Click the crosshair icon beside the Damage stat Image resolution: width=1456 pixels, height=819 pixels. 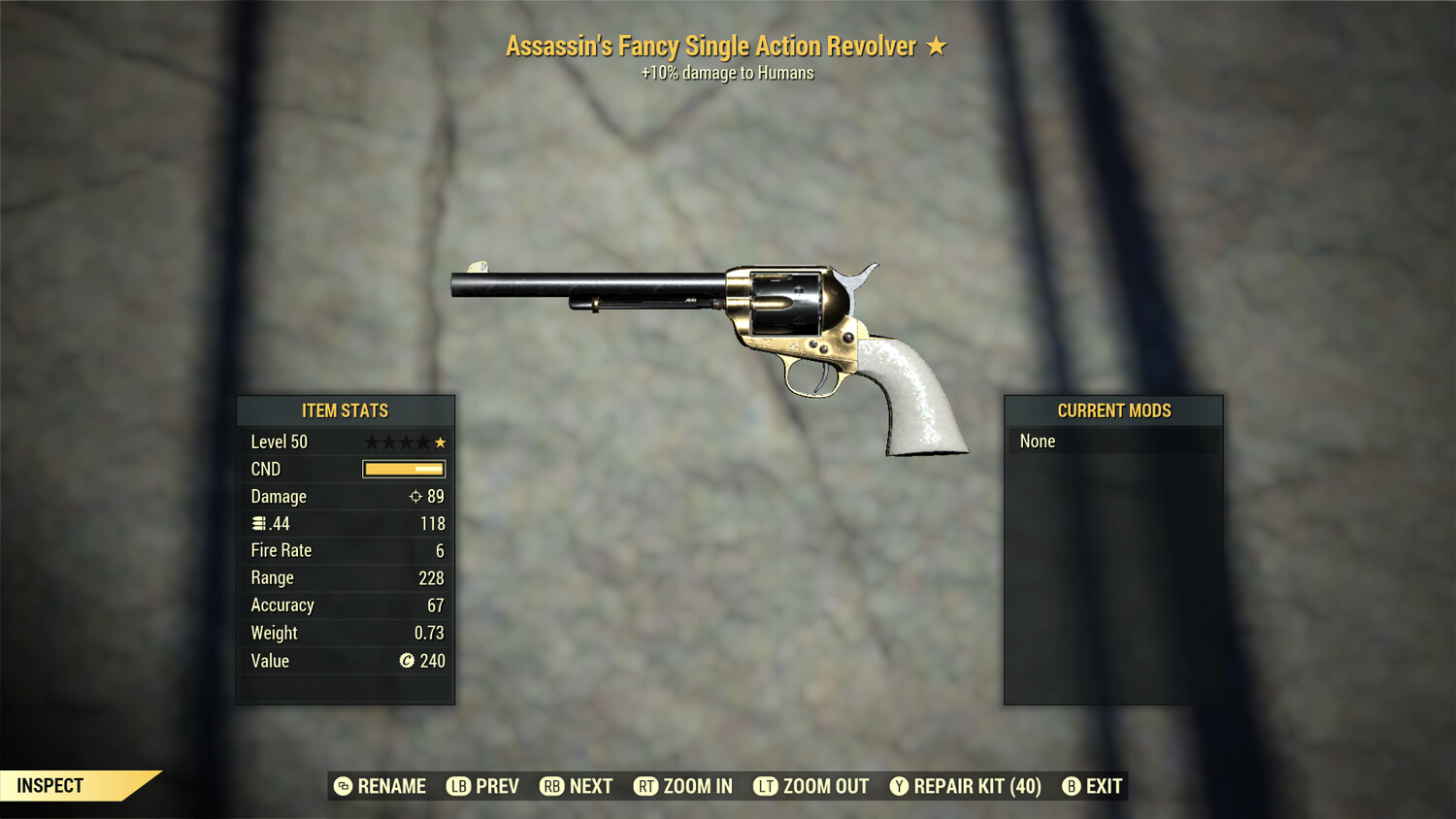[416, 496]
